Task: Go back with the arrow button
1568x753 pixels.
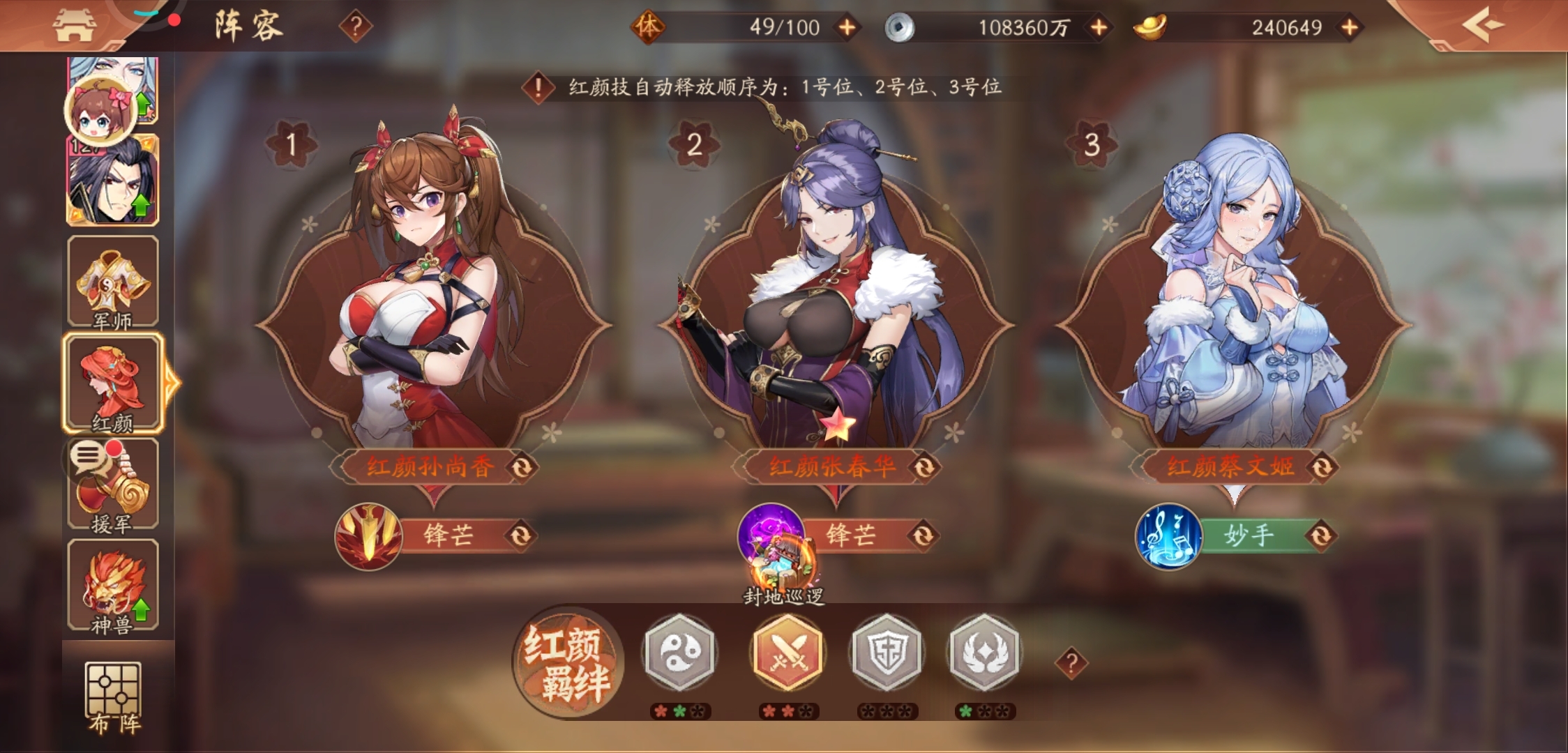Action: pyautogui.click(x=1482, y=26)
